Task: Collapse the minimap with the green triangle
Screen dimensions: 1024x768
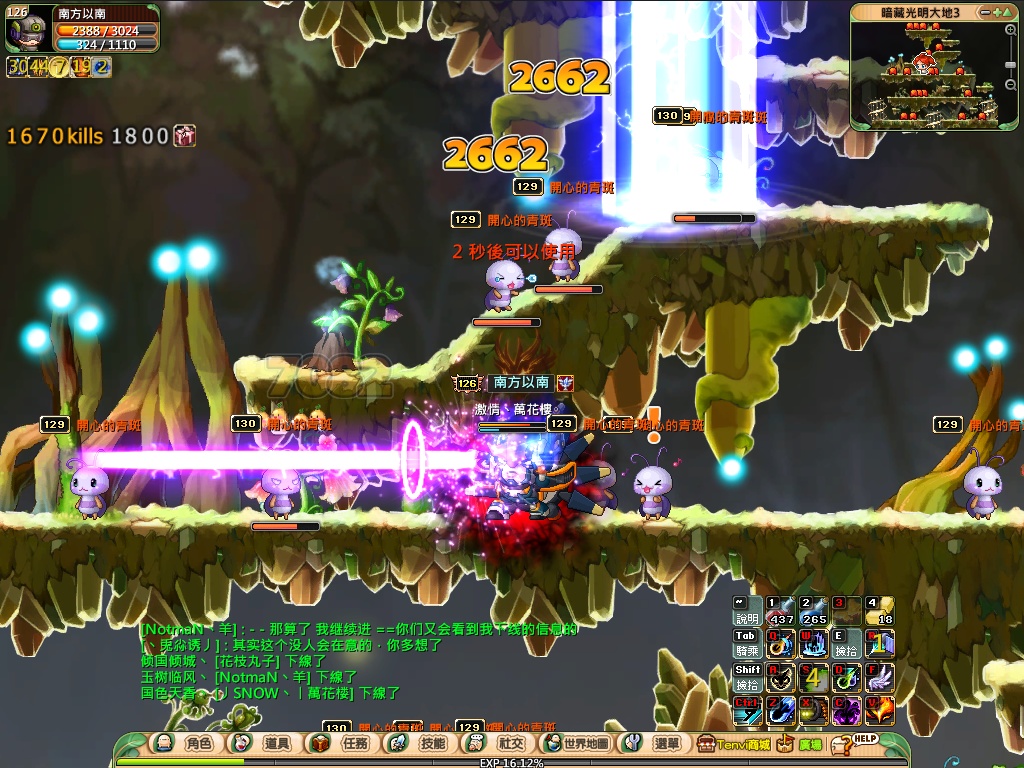Action: 1010,12
